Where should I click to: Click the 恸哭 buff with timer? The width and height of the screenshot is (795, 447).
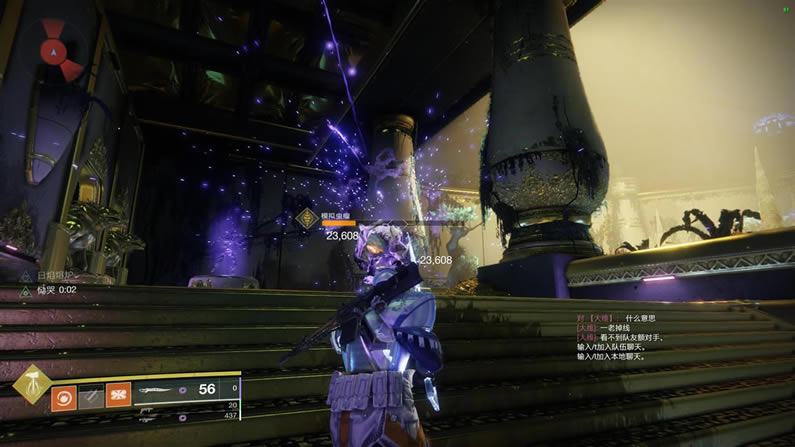(54, 289)
